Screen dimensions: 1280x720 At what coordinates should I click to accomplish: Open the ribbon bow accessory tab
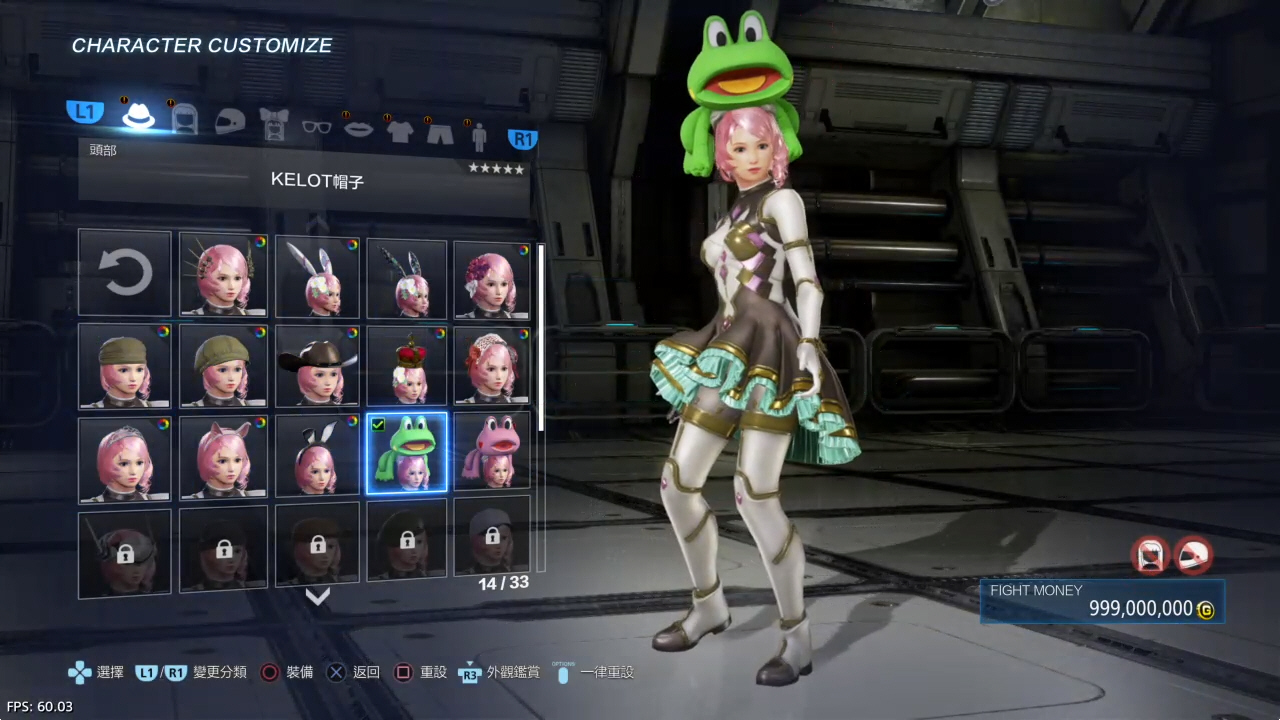274,123
